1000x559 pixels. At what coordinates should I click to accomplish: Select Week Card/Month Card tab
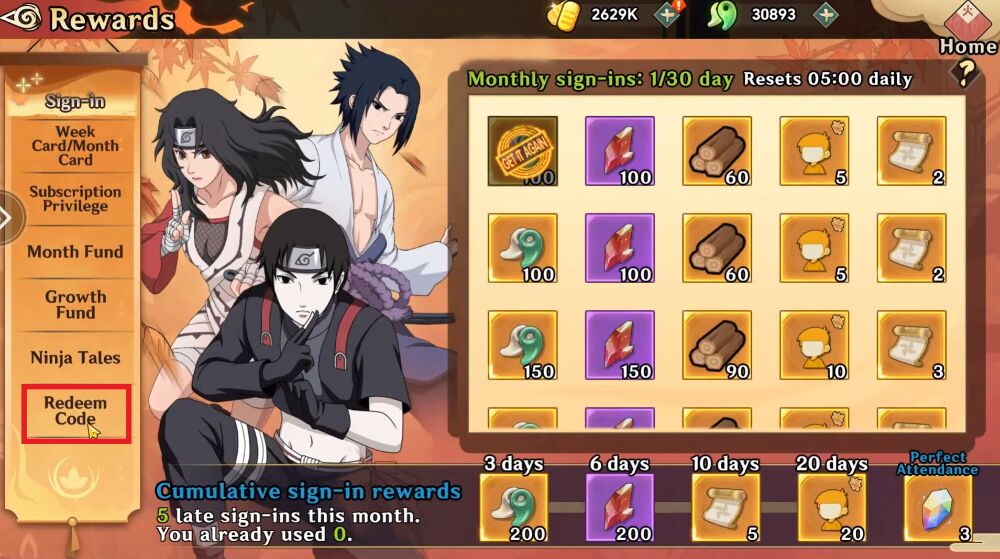click(x=75, y=146)
